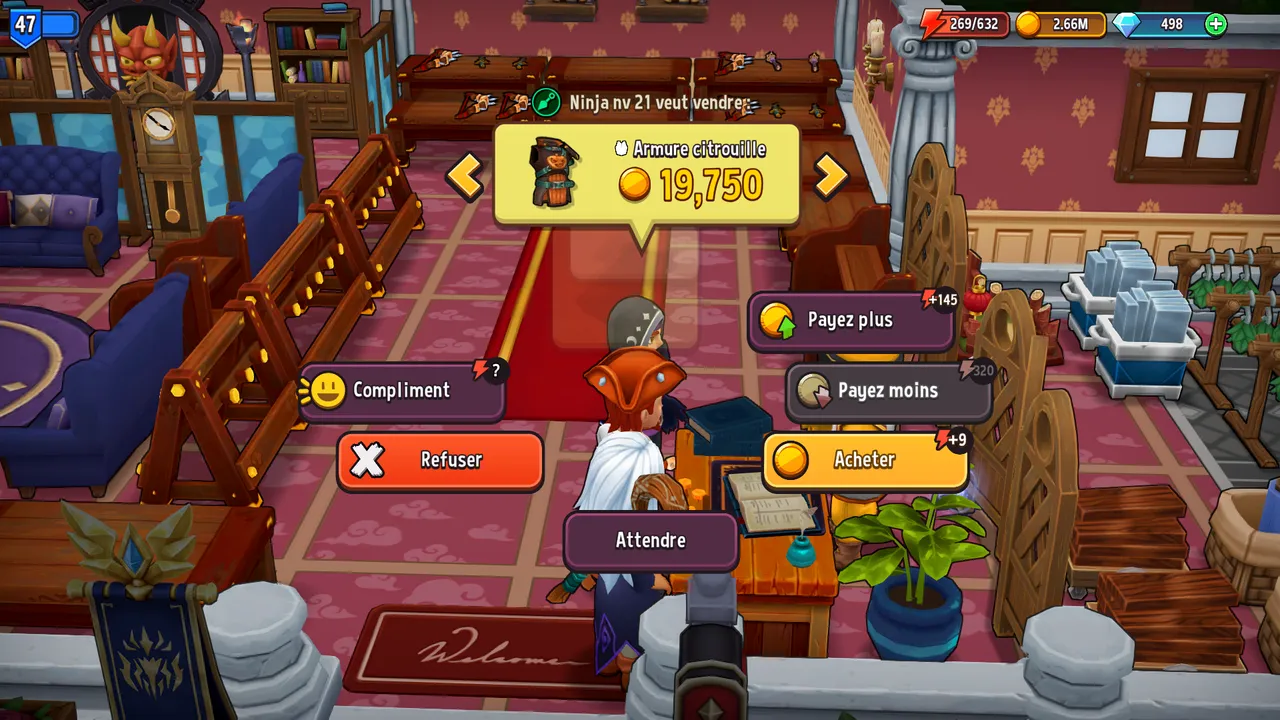Choose Payez plus to negotiate higher payment
Viewport: 1280px width, 720px height.
pyautogui.click(x=851, y=320)
